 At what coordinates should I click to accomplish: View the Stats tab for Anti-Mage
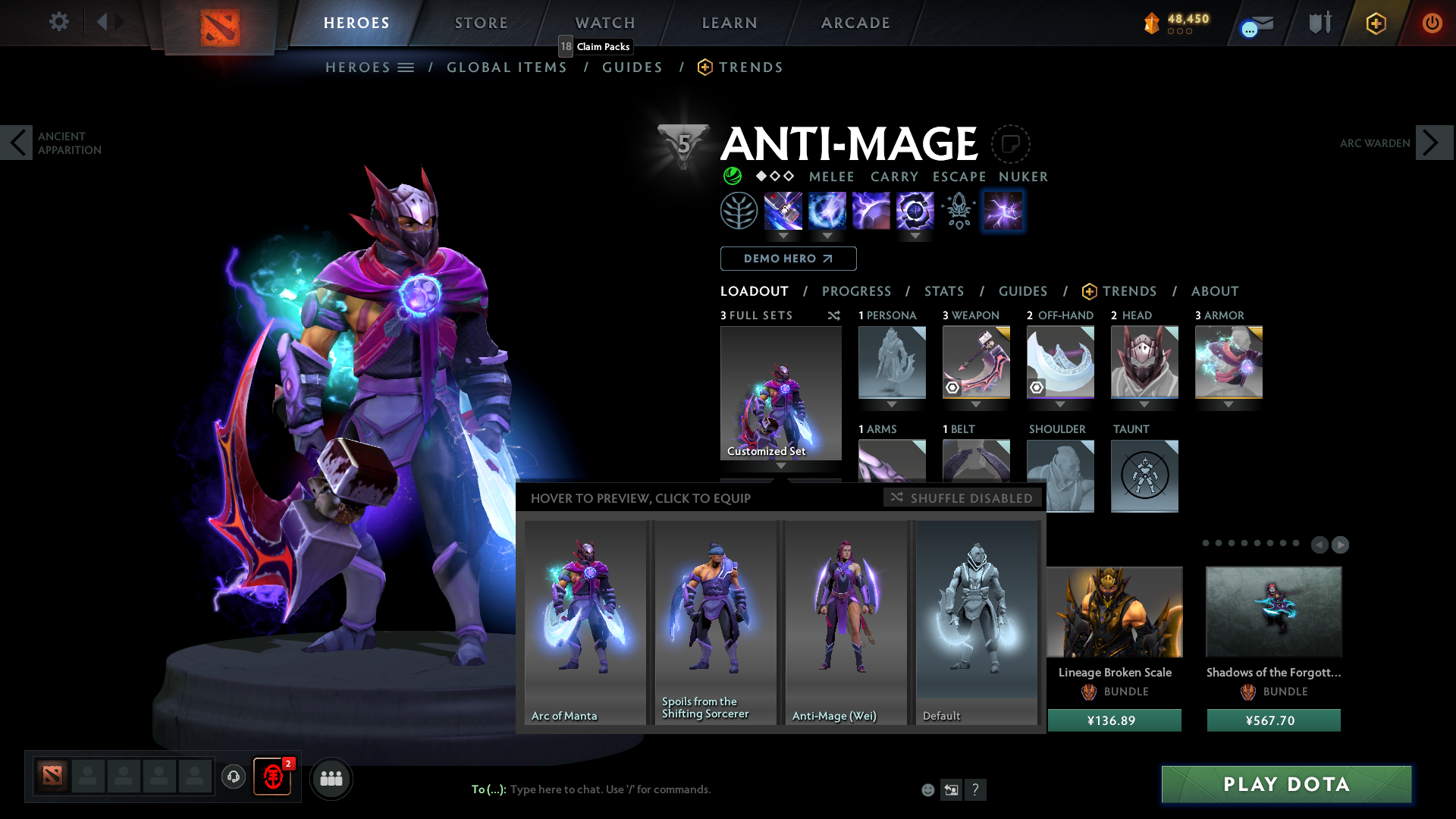click(x=944, y=291)
